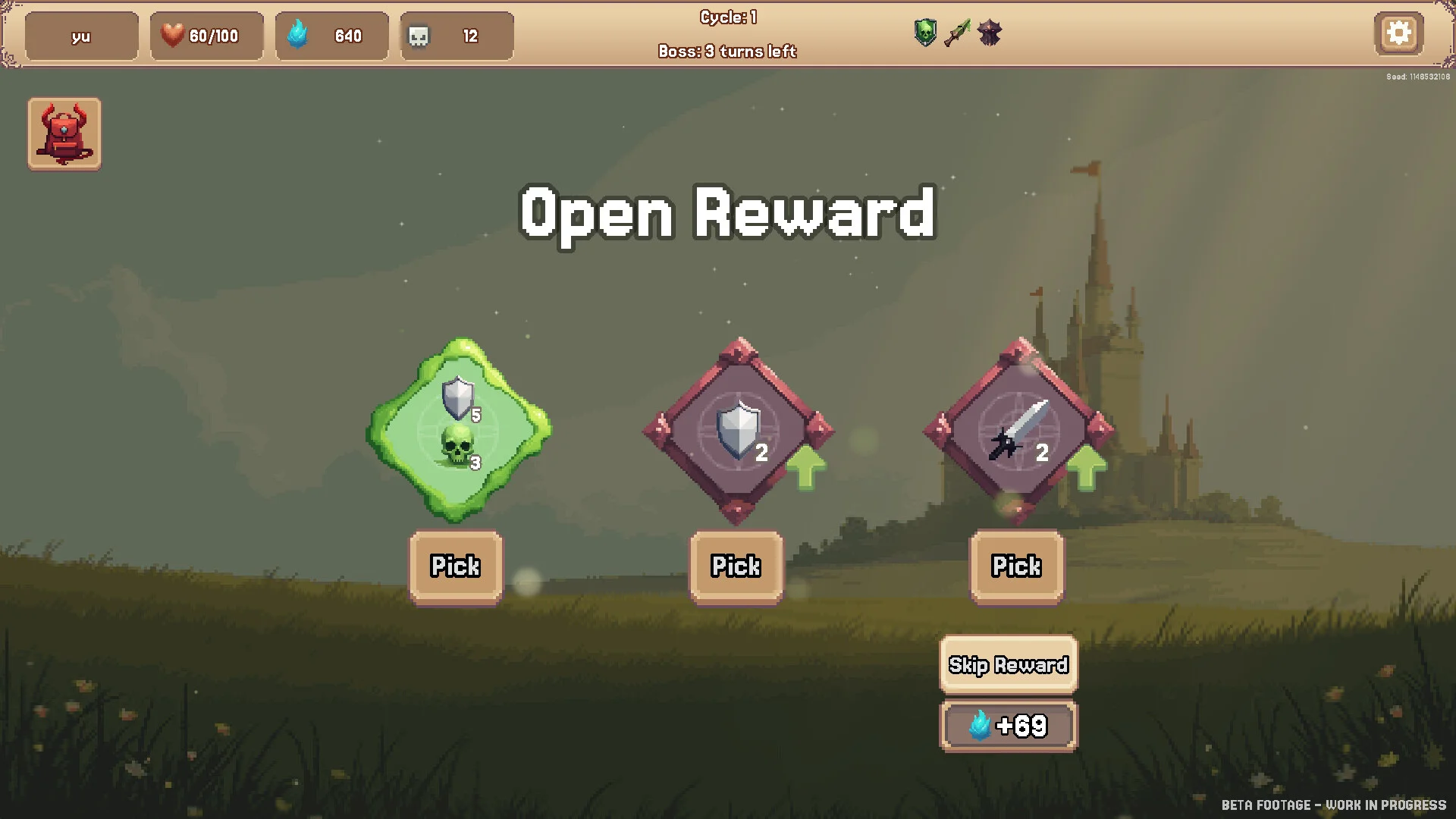Pick the sword upgrade reward
The image size is (1456, 819).
coord(1016,566)
